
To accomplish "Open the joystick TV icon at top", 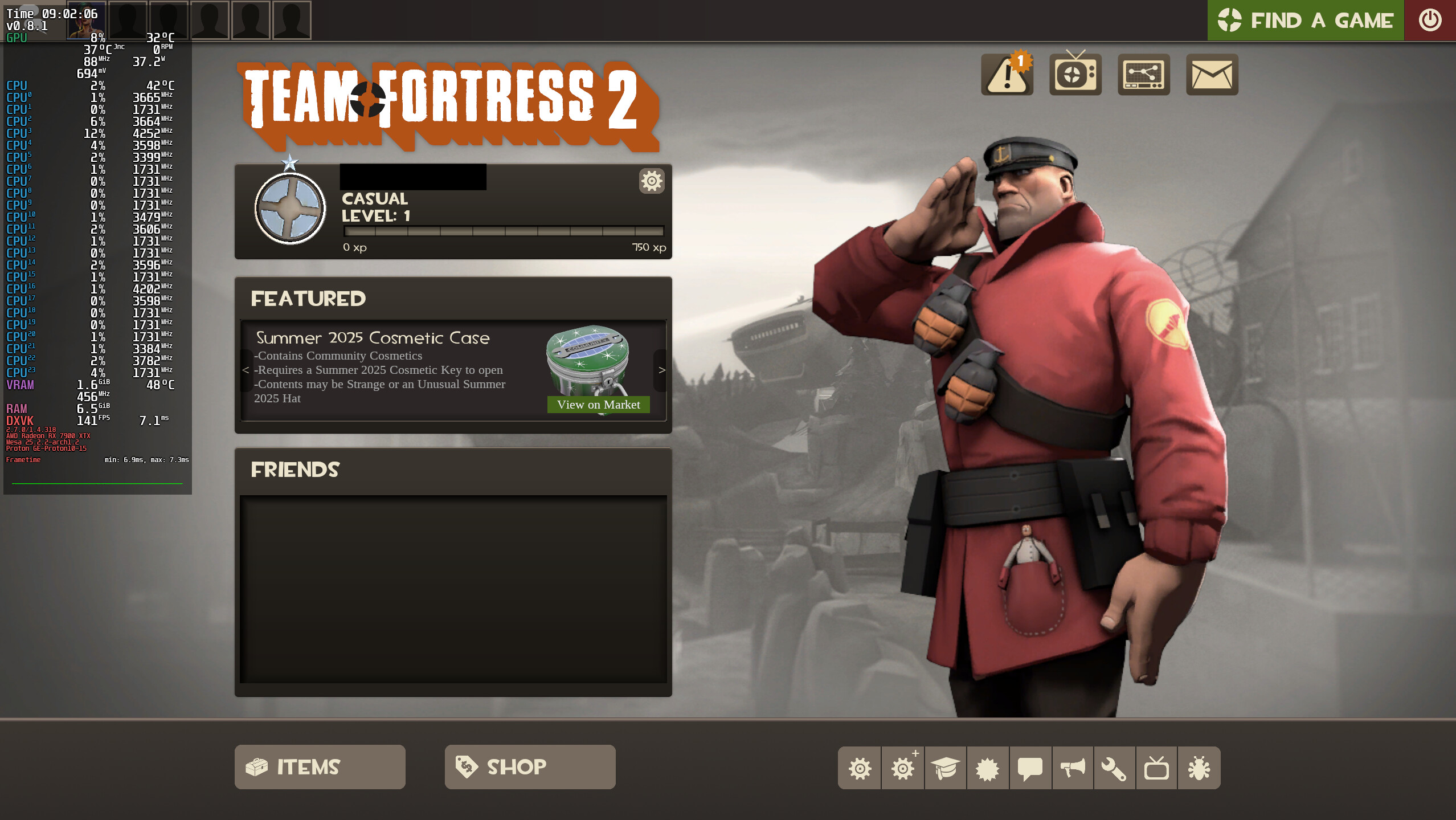I will (1075, 75).
